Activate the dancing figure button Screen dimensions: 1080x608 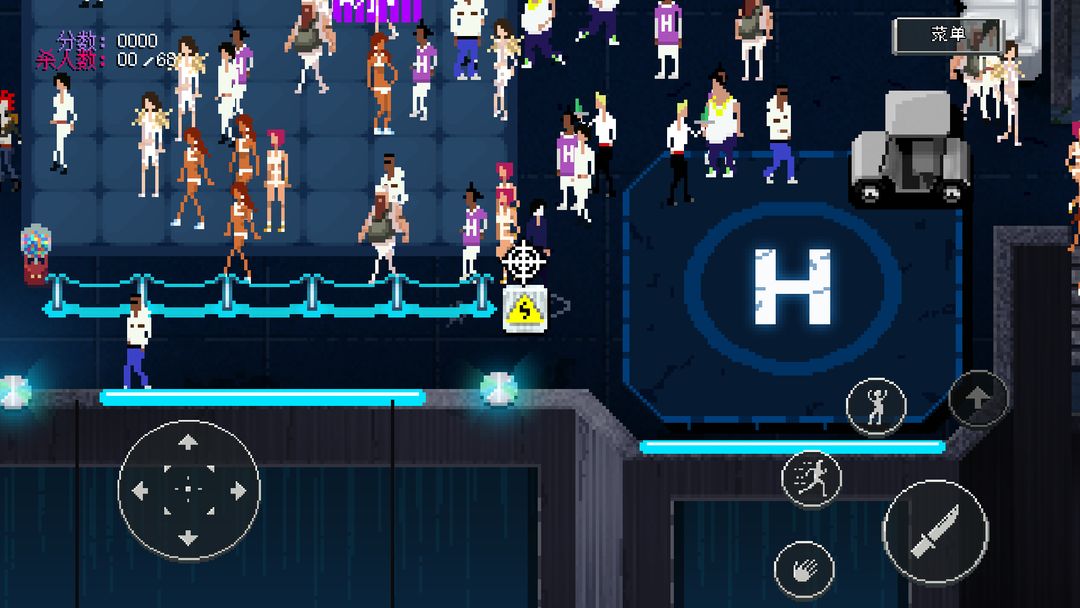[876, 407]
